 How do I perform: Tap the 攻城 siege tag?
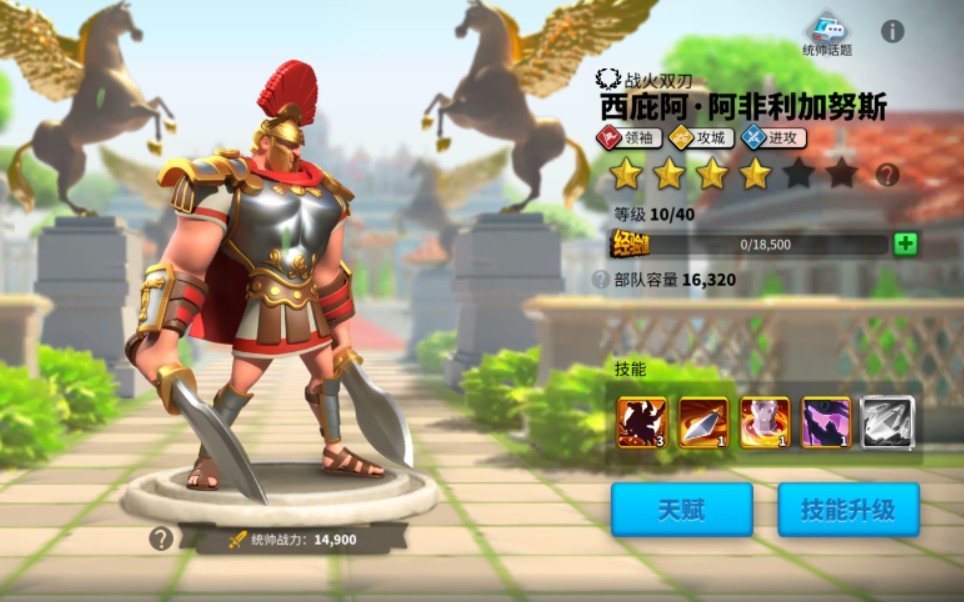coord(701,138)
